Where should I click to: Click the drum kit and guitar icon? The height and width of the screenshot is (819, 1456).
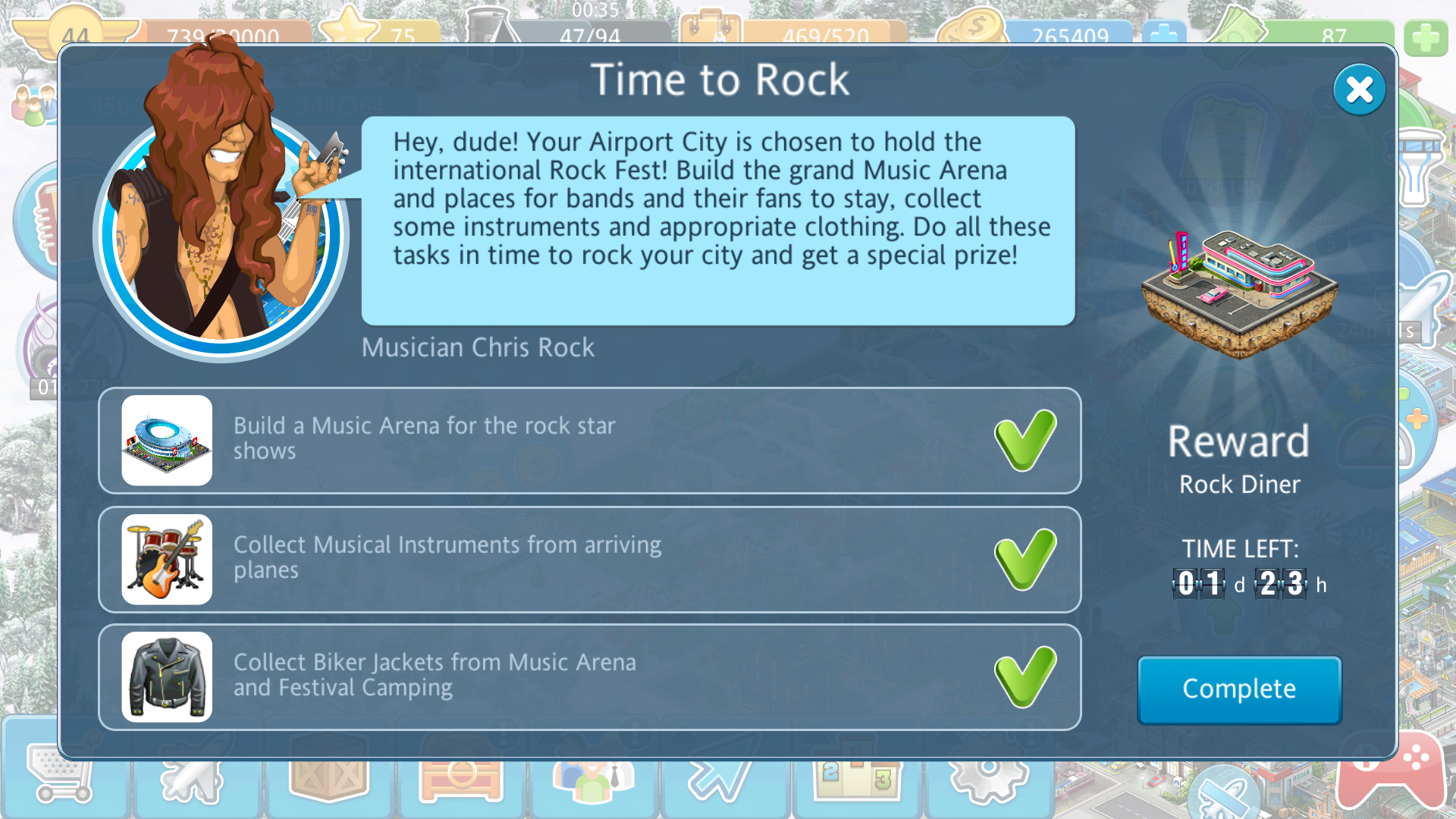pyautogui.click(x=167, y=559)
